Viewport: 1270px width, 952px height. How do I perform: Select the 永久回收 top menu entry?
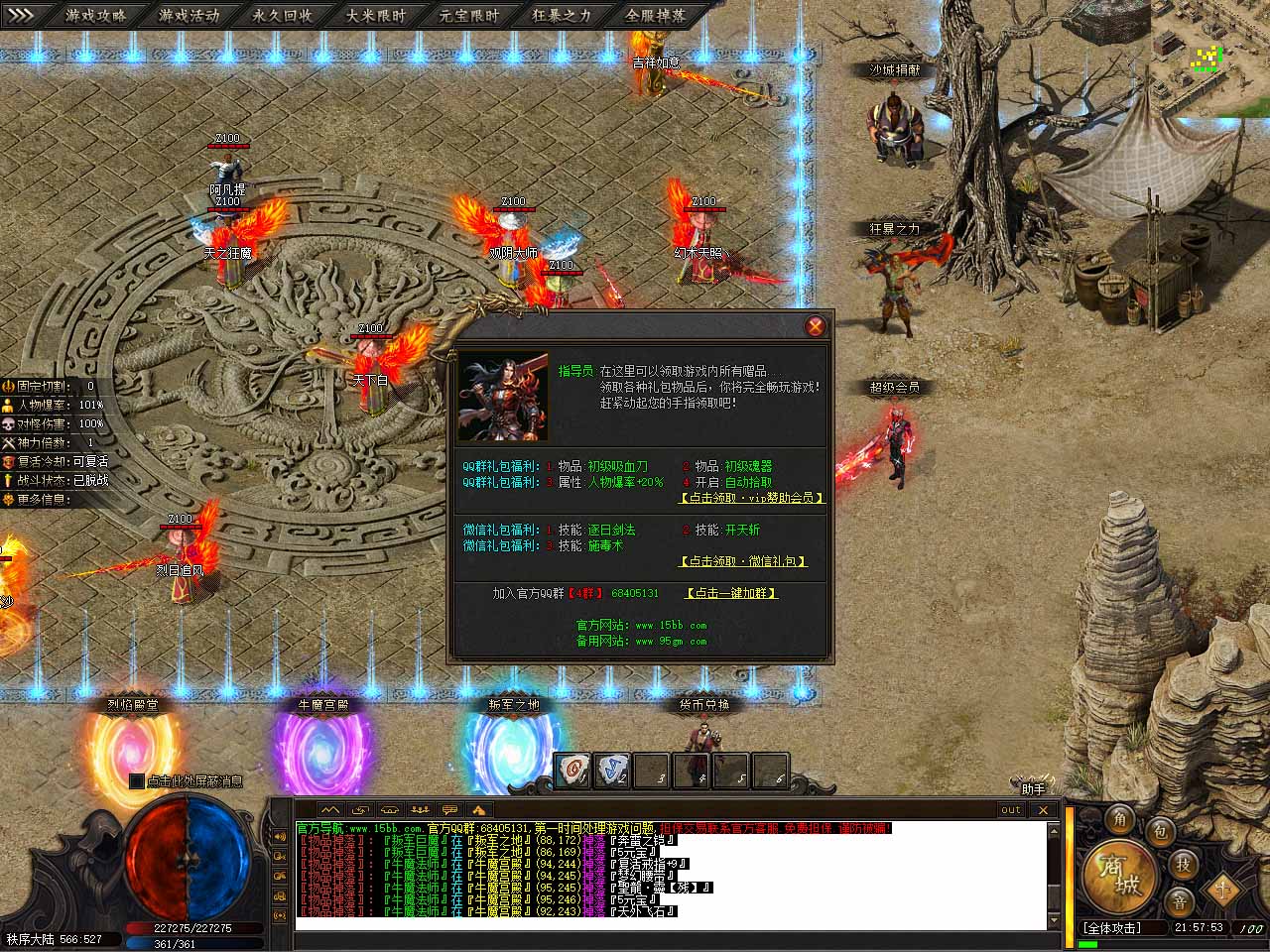282,15
